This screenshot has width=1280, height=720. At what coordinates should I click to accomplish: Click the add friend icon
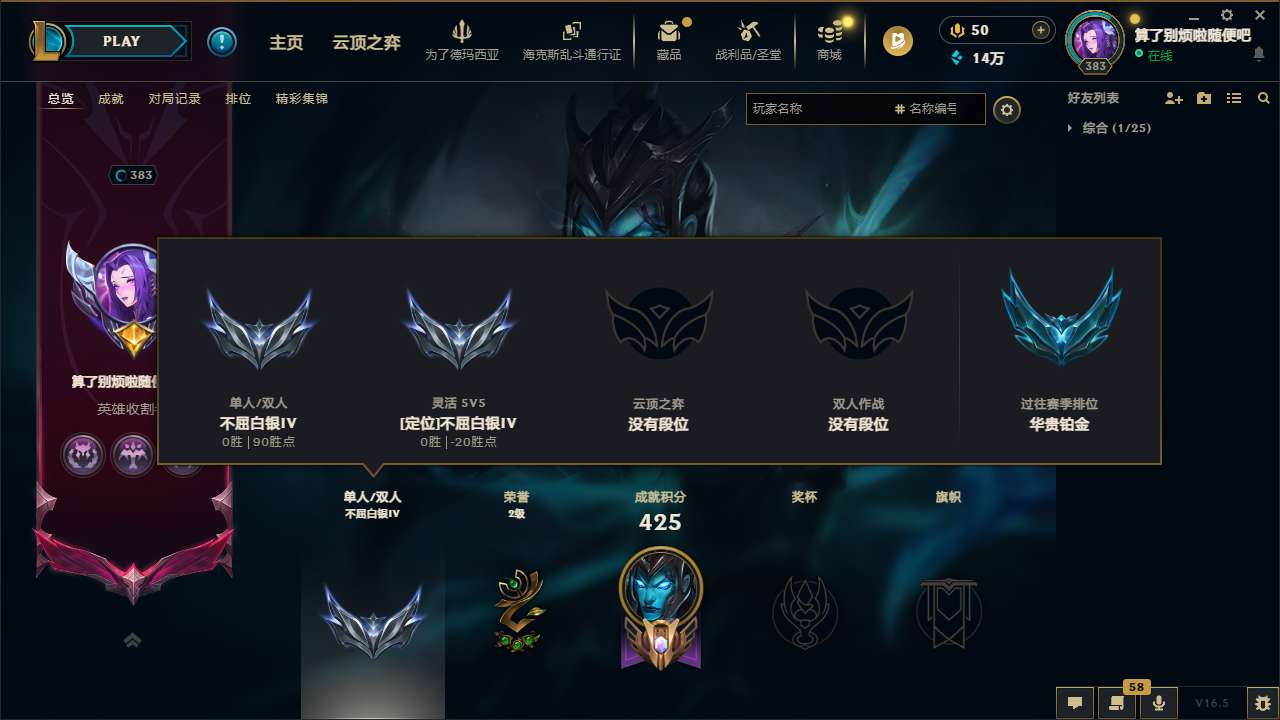click(1172, 97)
